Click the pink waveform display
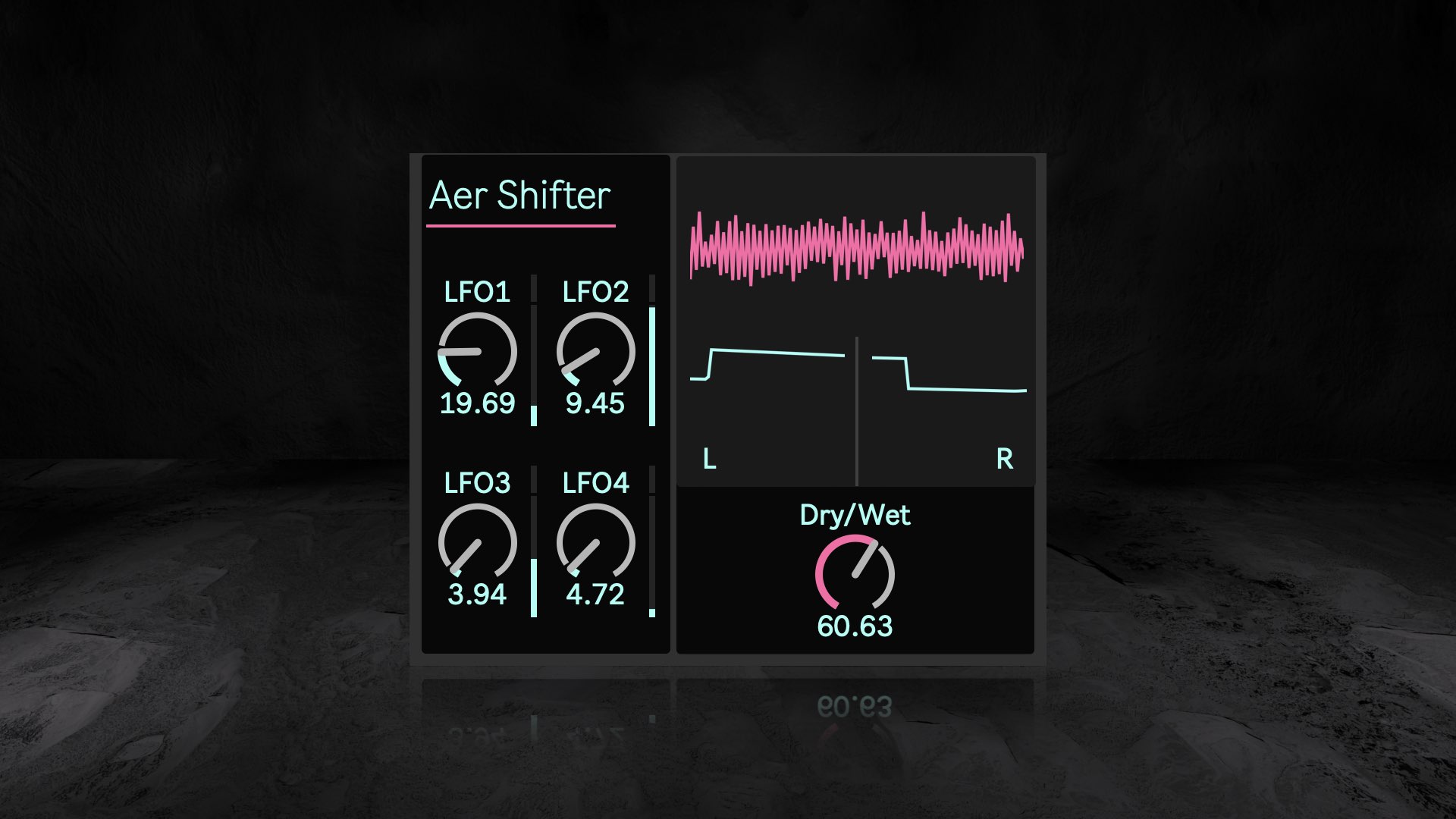The width and height of the screenshot is (1456, 819). [856, 248]
